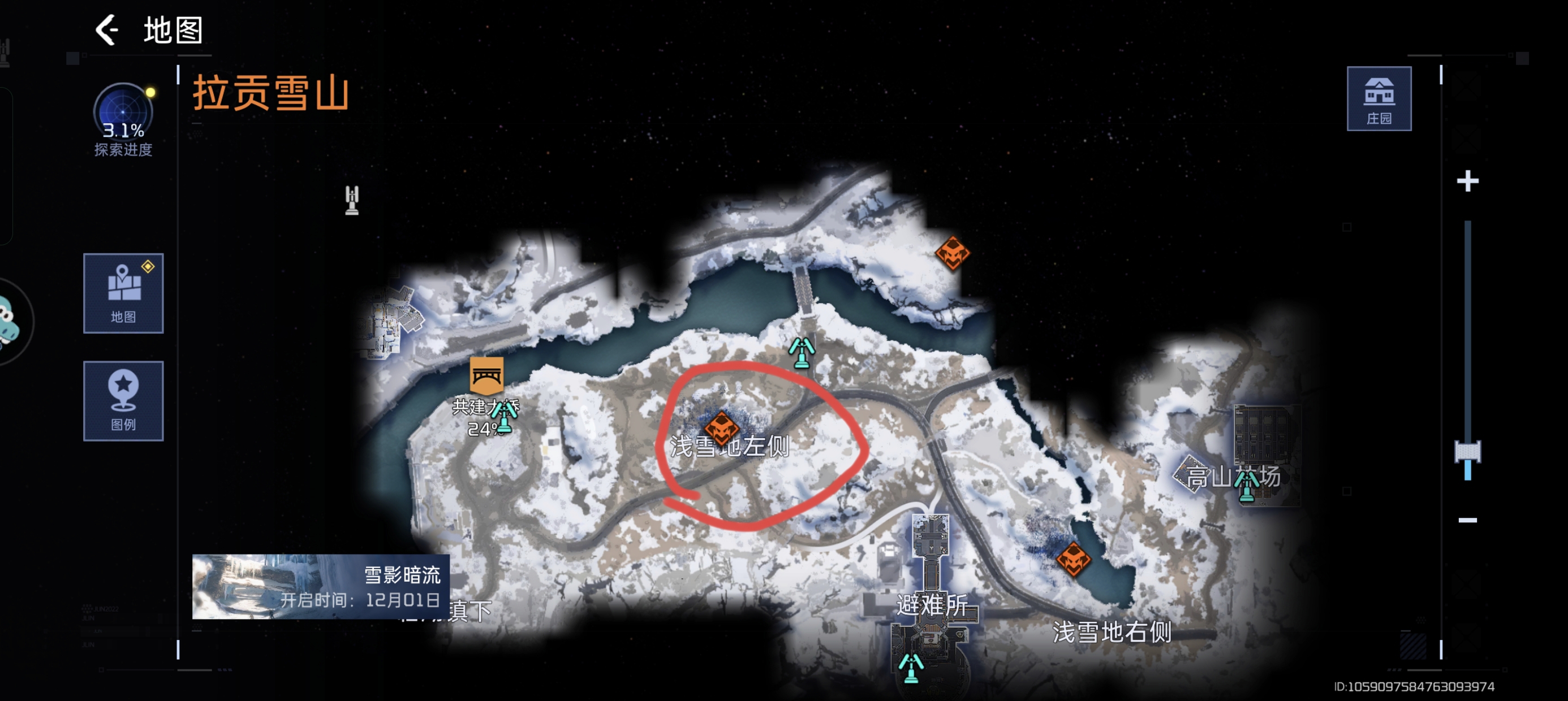
Task: Select the monster marker inside the red circle
Action: 721,427
